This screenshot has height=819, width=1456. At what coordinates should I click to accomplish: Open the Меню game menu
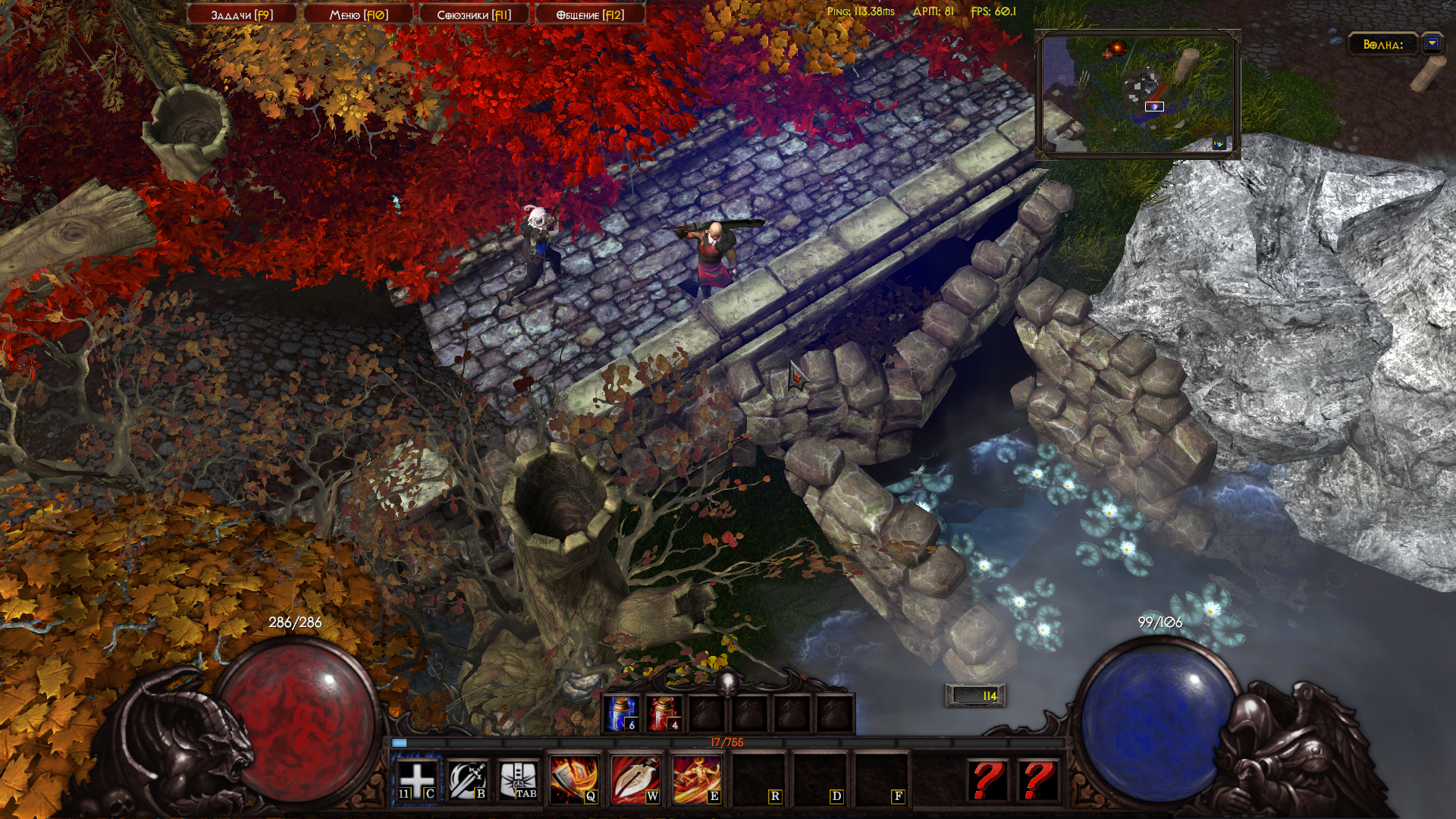pyautogui.click(x=359, y=14)
